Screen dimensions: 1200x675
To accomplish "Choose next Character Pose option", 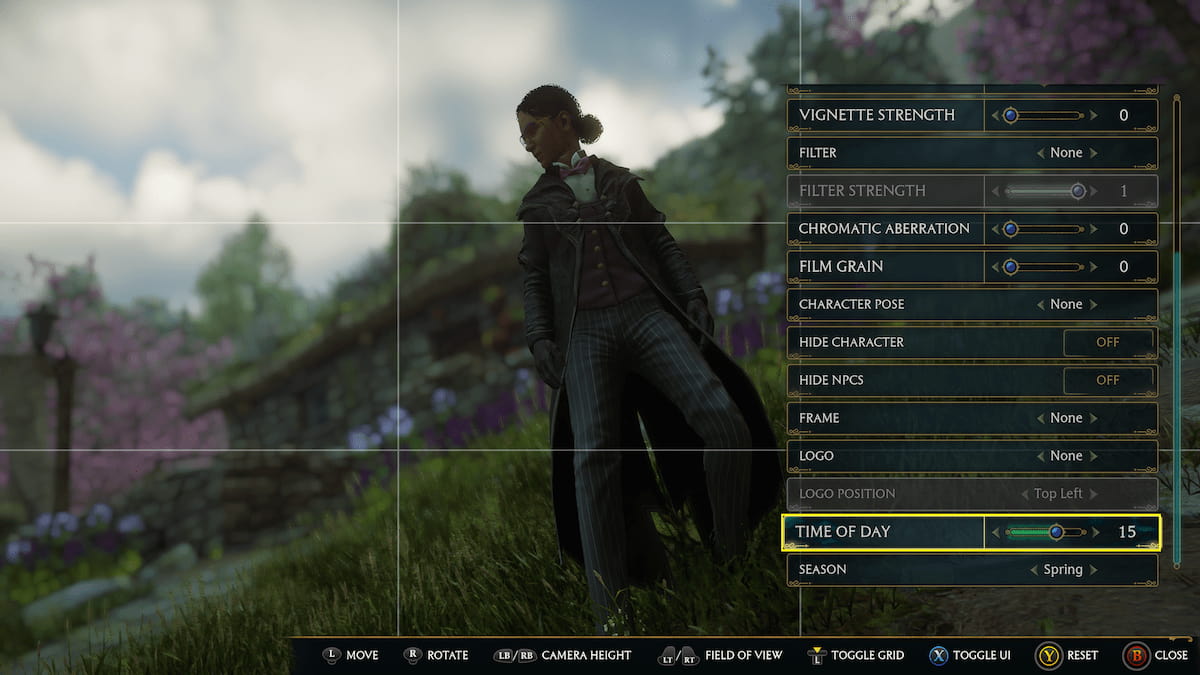I will coord(1094,305).
